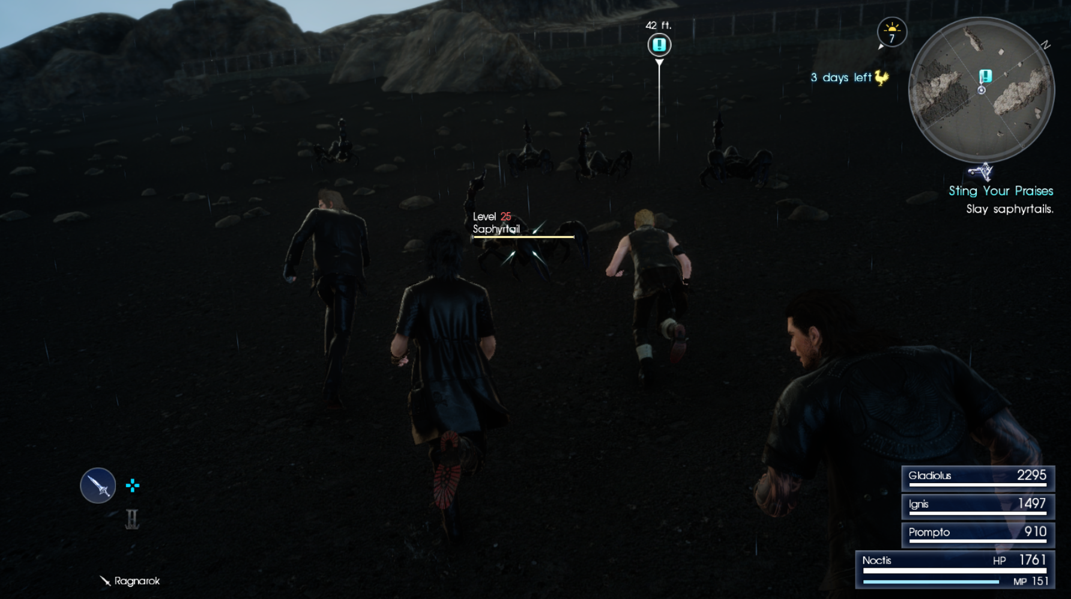Select the blue directional weapon-switch indicator
This screenshot has height=599, width=1071.
tap(132, 486)
